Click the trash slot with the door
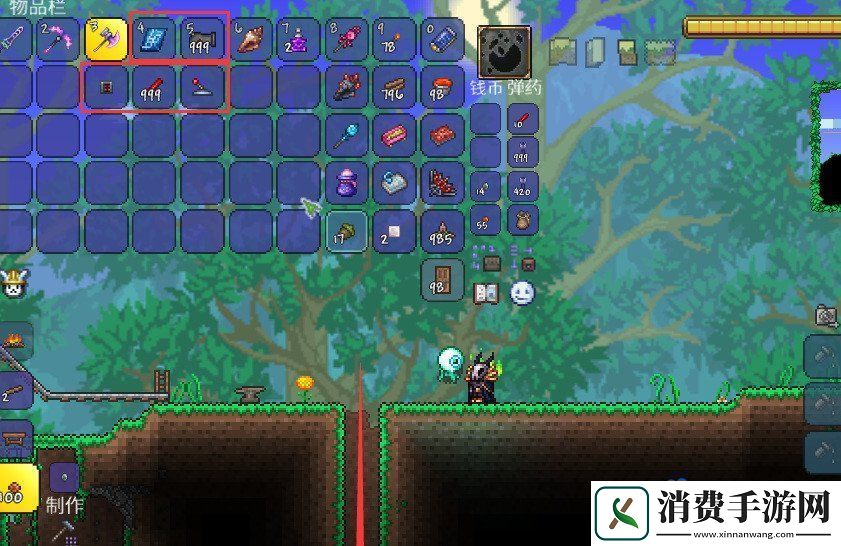The width and height of the screenshot is (841, 546). click(x=442, y=280)
